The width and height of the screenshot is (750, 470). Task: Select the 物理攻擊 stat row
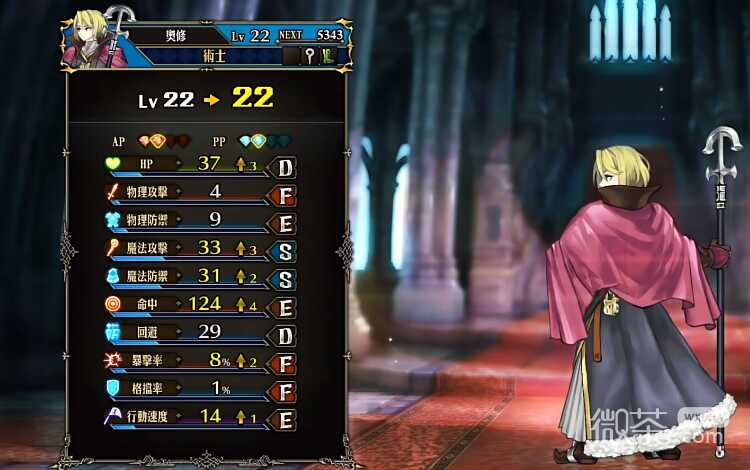coord(198,191)
